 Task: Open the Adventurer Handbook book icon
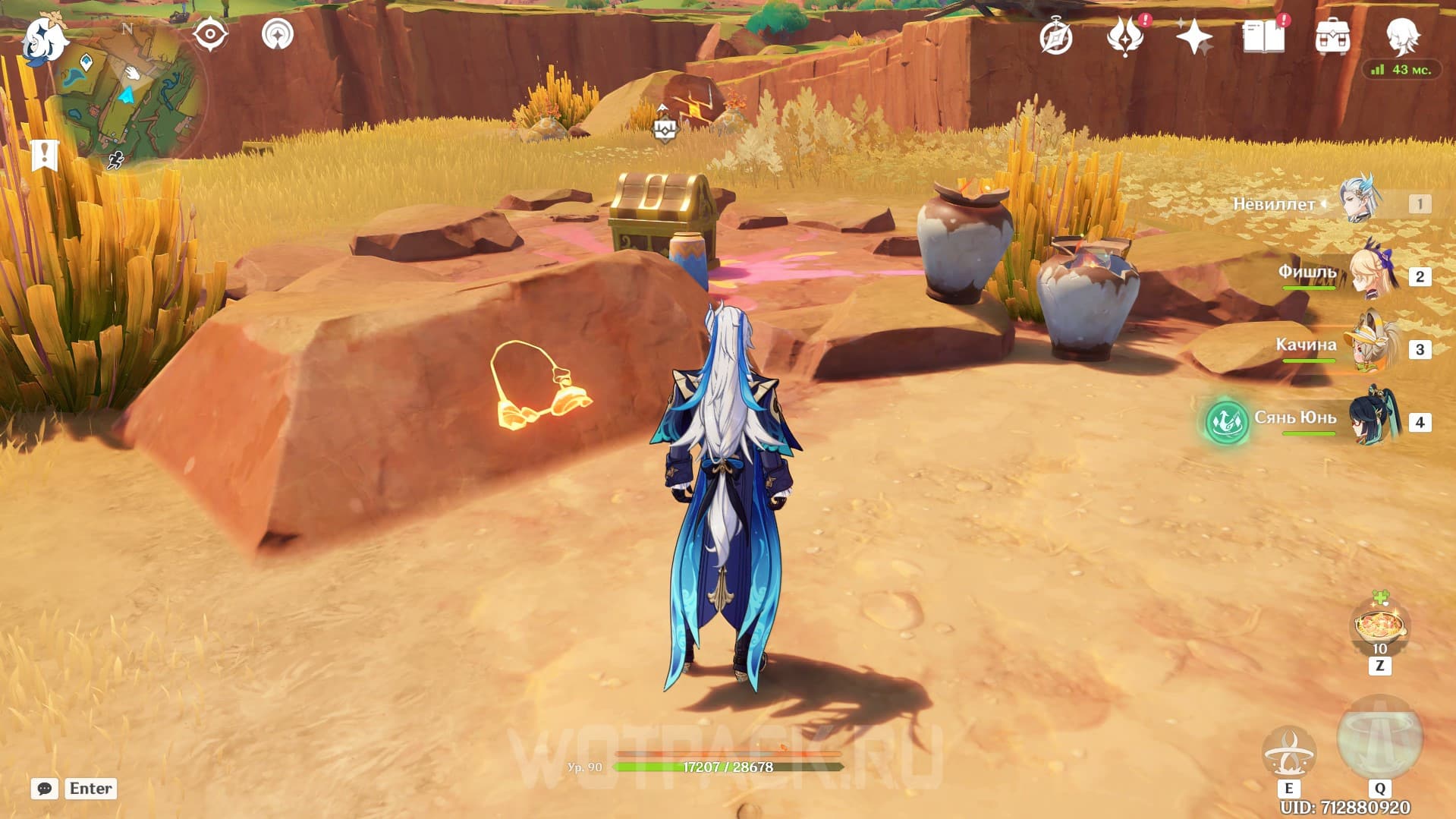point(1263,36)
